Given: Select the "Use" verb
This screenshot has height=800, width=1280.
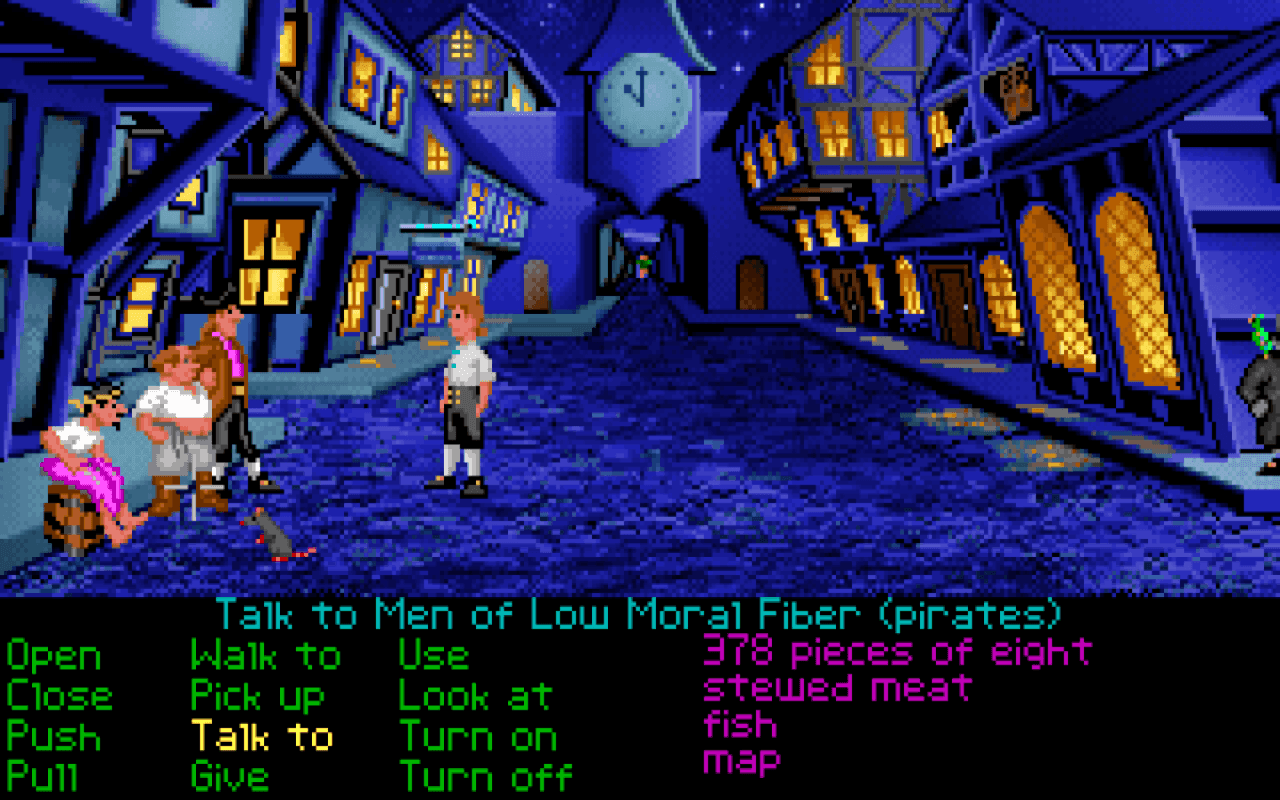Looking at the screenshot, I should (x=433, y=657).
